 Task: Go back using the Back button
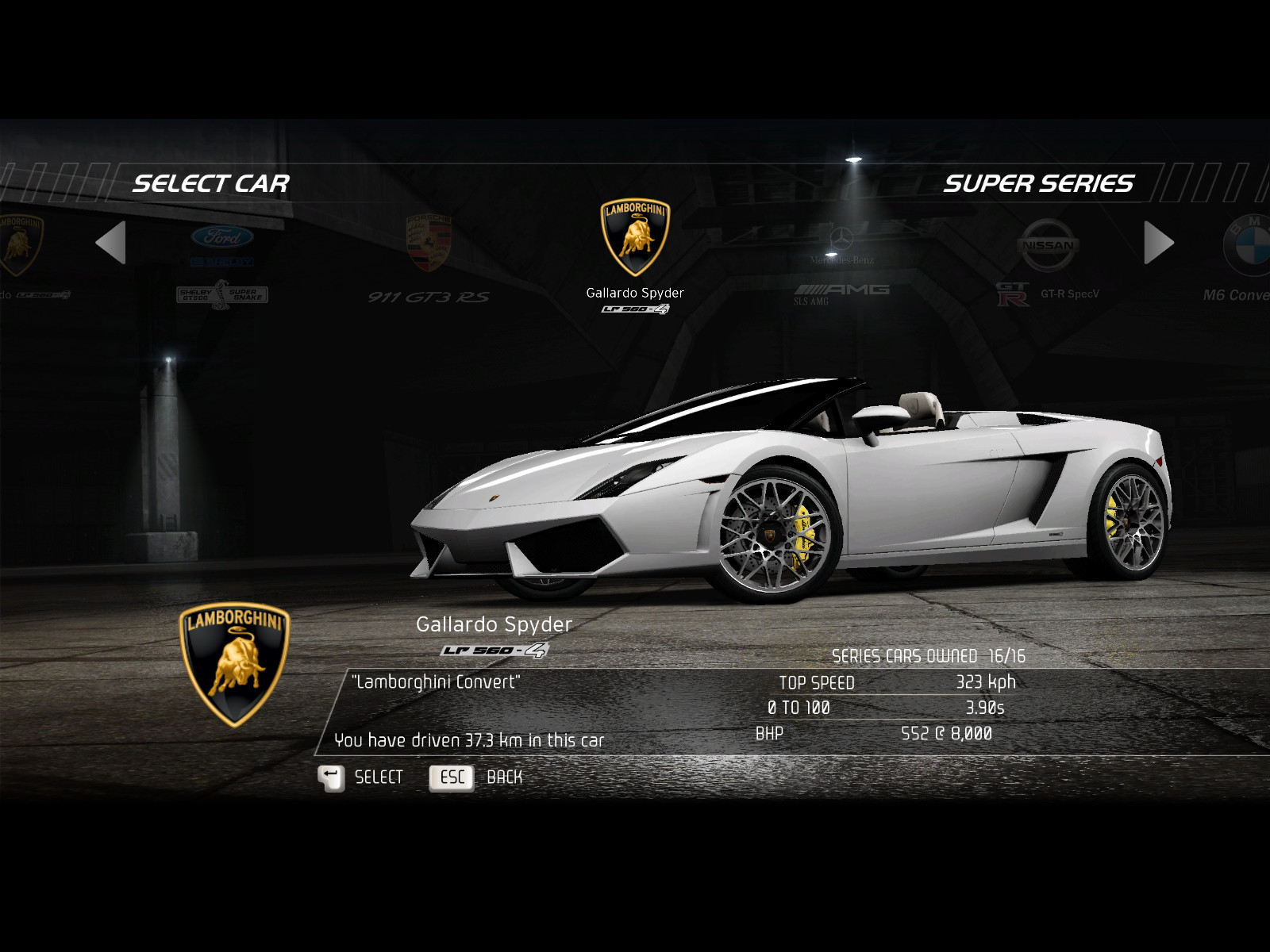click(x=476, y=777)
